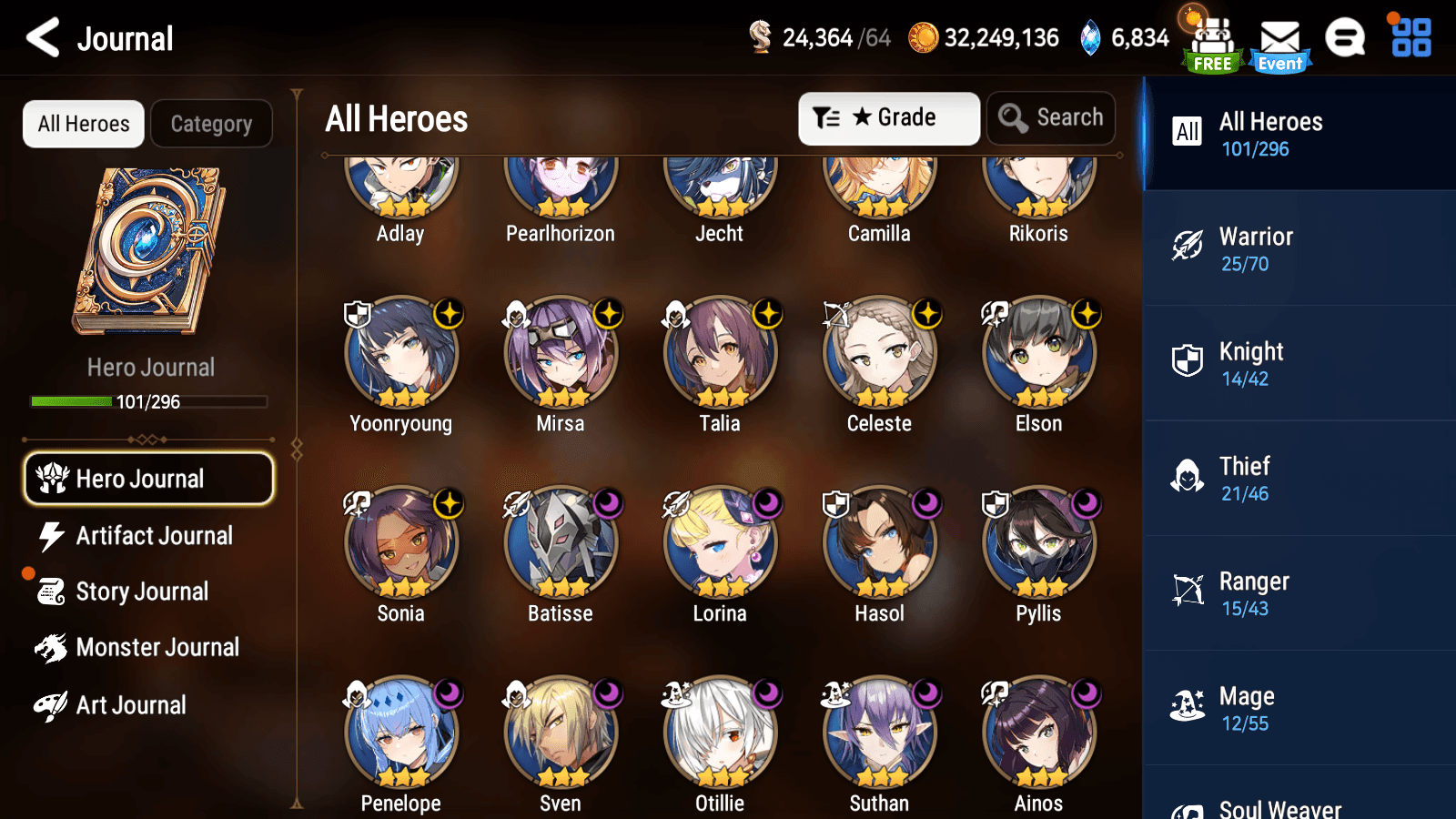Viewport: 1456px width, 819px height.
Task: Switch to the All Heroes filter tab
Action: tap(83, 124)
